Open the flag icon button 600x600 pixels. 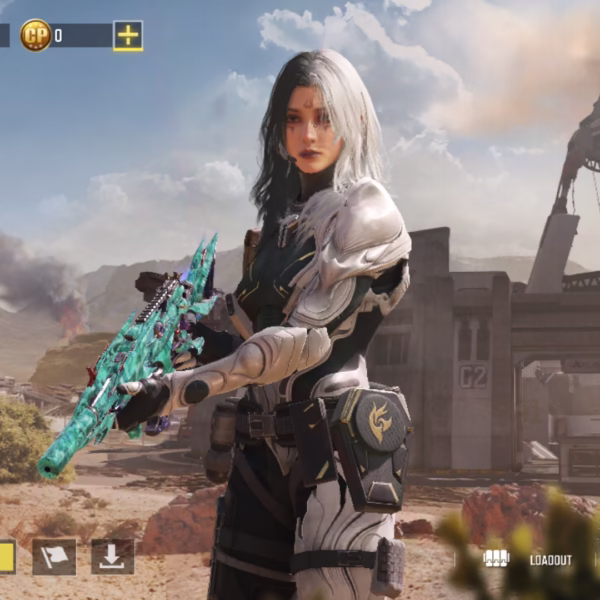pyautogui.click(x=54, y=557)
